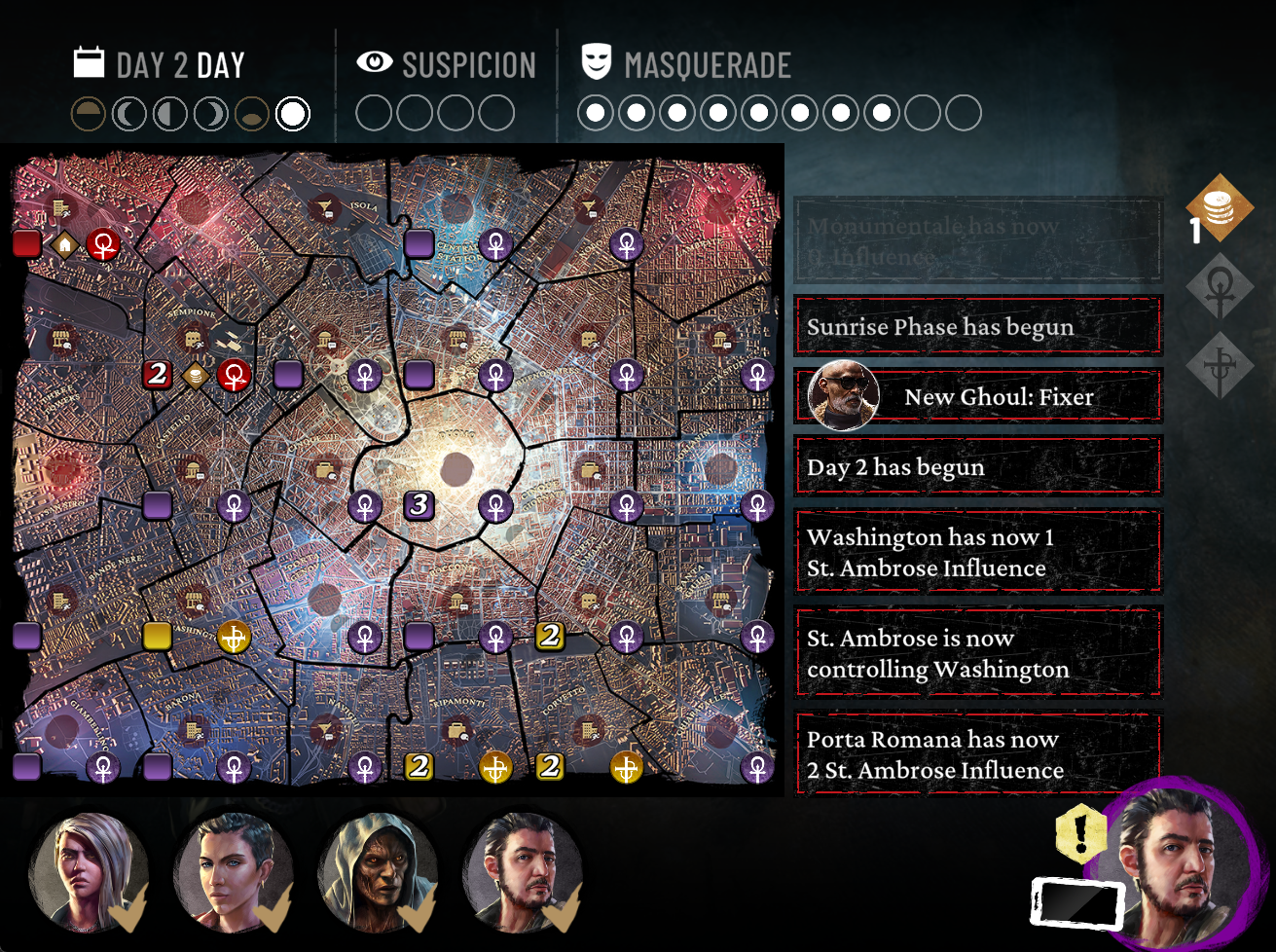The width and height of the screenshot is (1276, 952).
Task: Select the Porta Romana influence log entry
Action: pyautogui.click(x=978, y=754)
